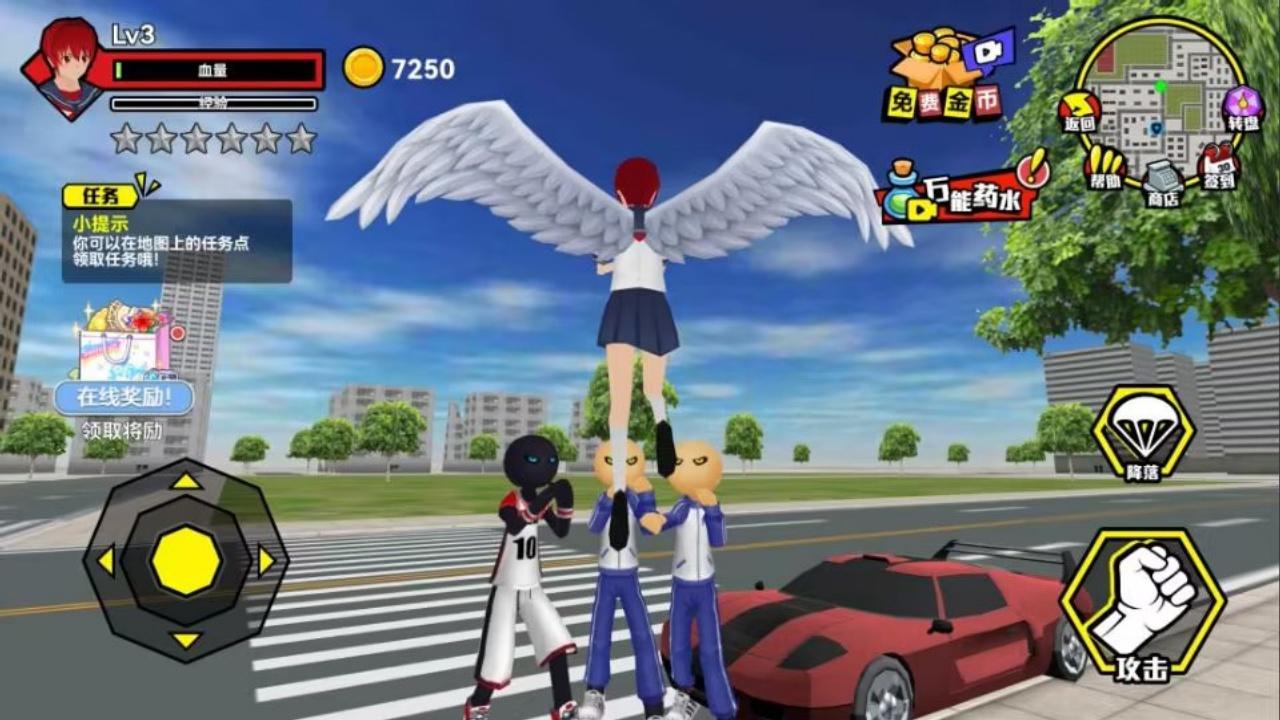
Task: Claim free coins via 免费金币 box
Action: [x=945, y=75]
